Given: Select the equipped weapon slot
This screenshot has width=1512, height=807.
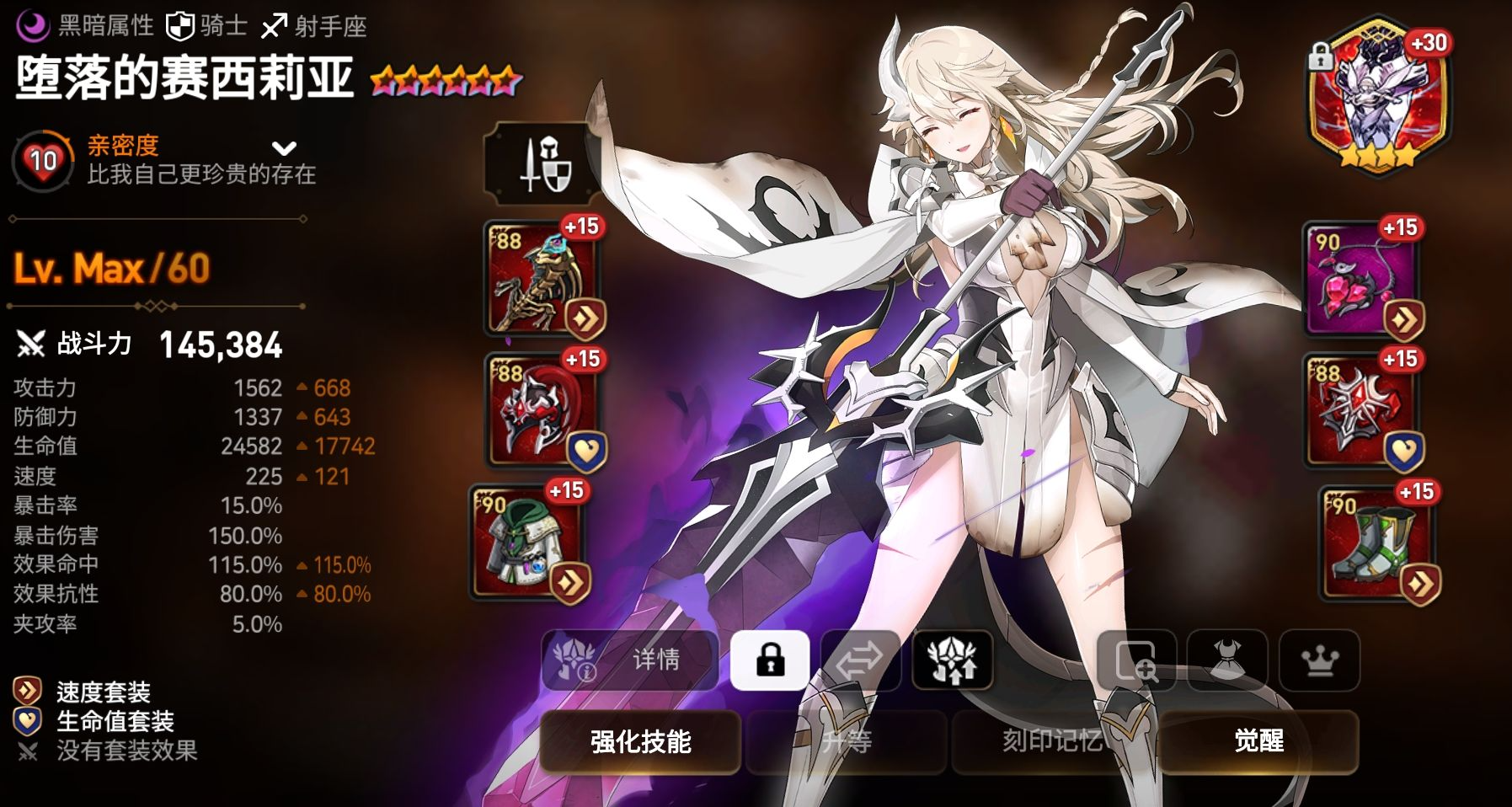Looking at the screenshot, I should (541, 277).
